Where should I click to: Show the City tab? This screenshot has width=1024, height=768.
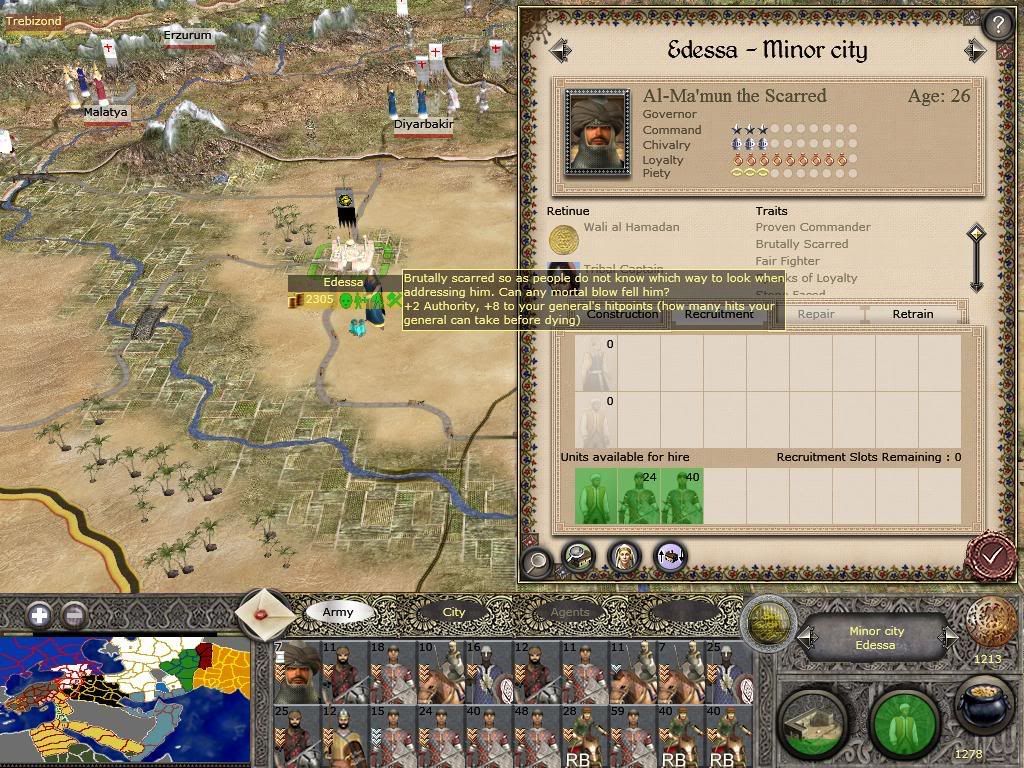click(454, 611)
